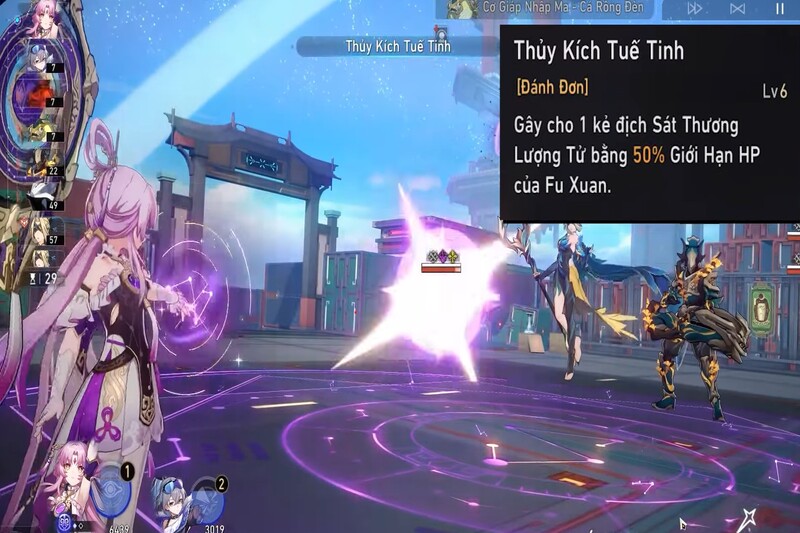This screenshot has height=533, width=800.
Task: Toggle the double-speed battle button
Action: click(694, 8)
